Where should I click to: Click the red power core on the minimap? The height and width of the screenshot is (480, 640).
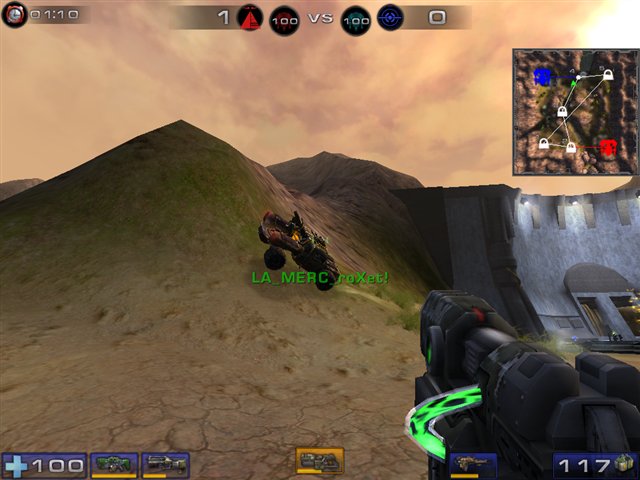pos(608,148)
